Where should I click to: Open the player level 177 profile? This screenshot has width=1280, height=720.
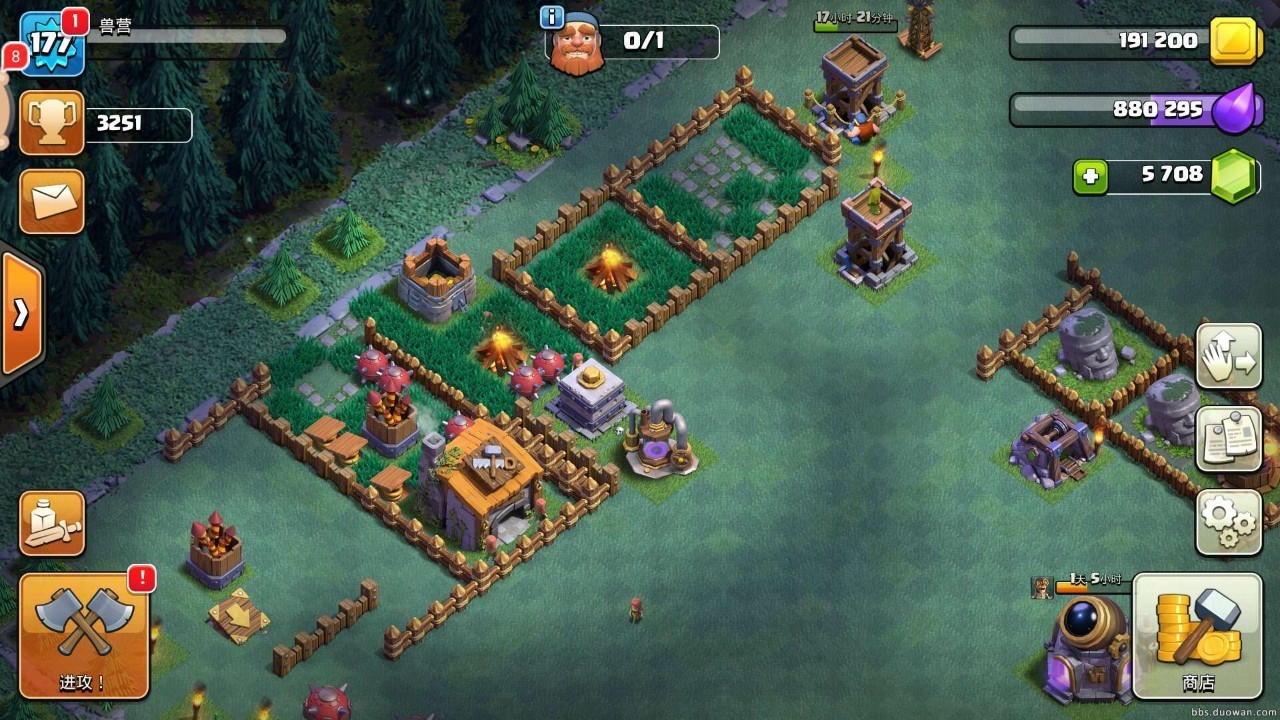pos(50,44)
